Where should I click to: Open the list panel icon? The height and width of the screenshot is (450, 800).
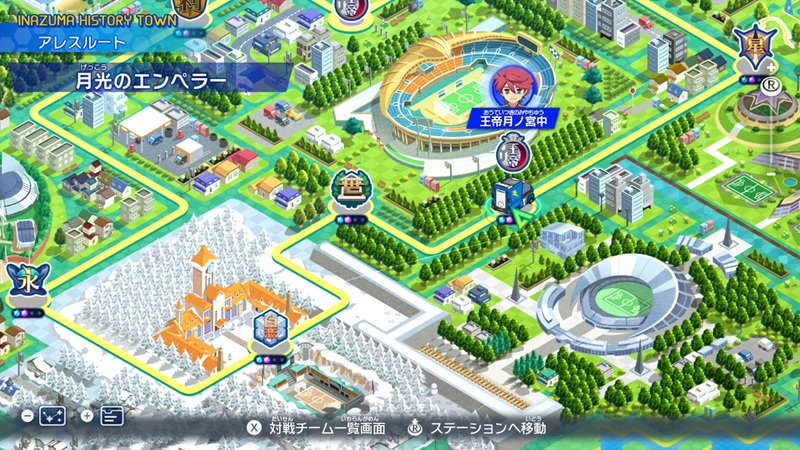tap(112, 416)
